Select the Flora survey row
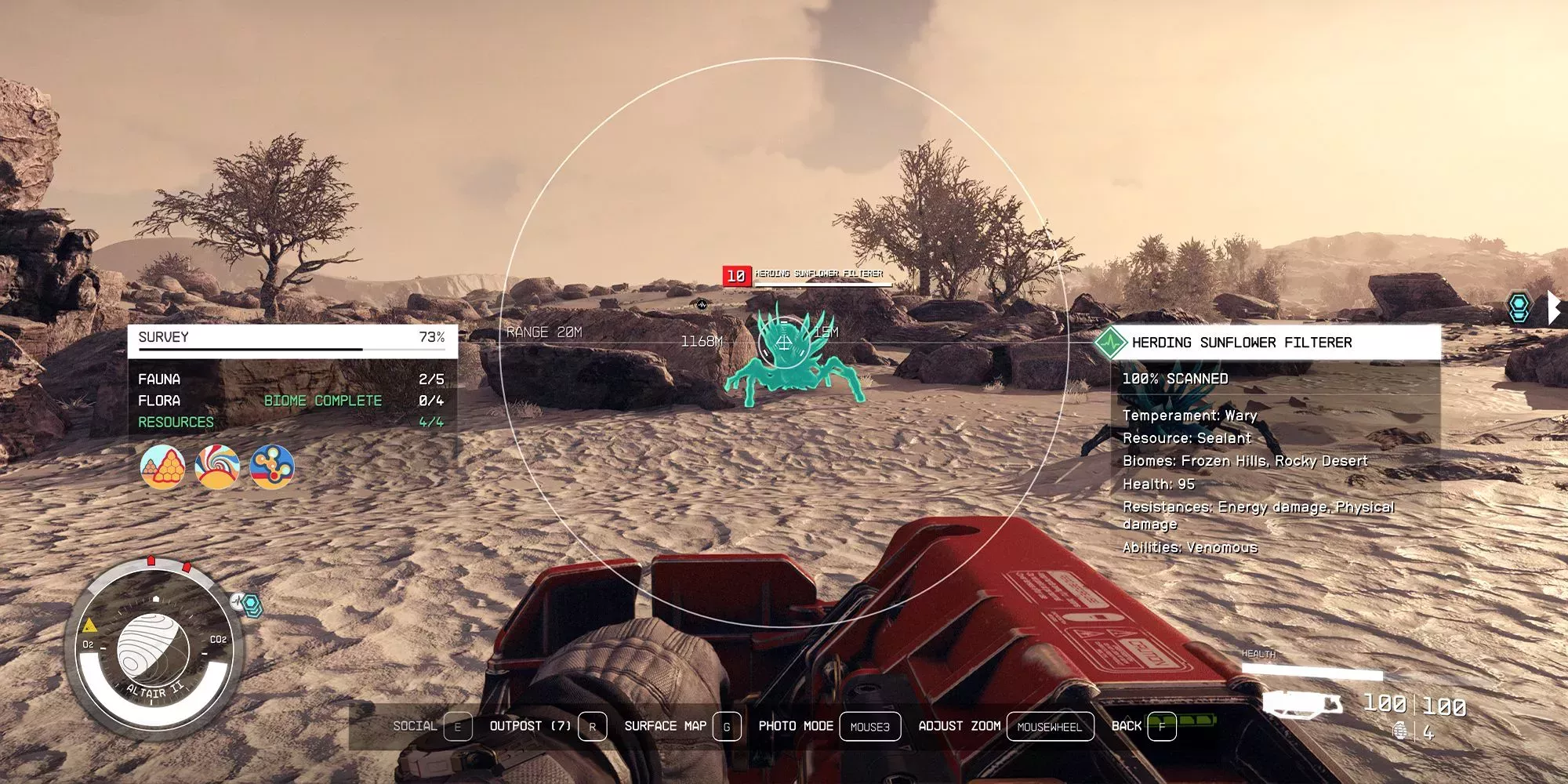The width and height of the screenshot is (1568, 784). click(x=292, y=401)
